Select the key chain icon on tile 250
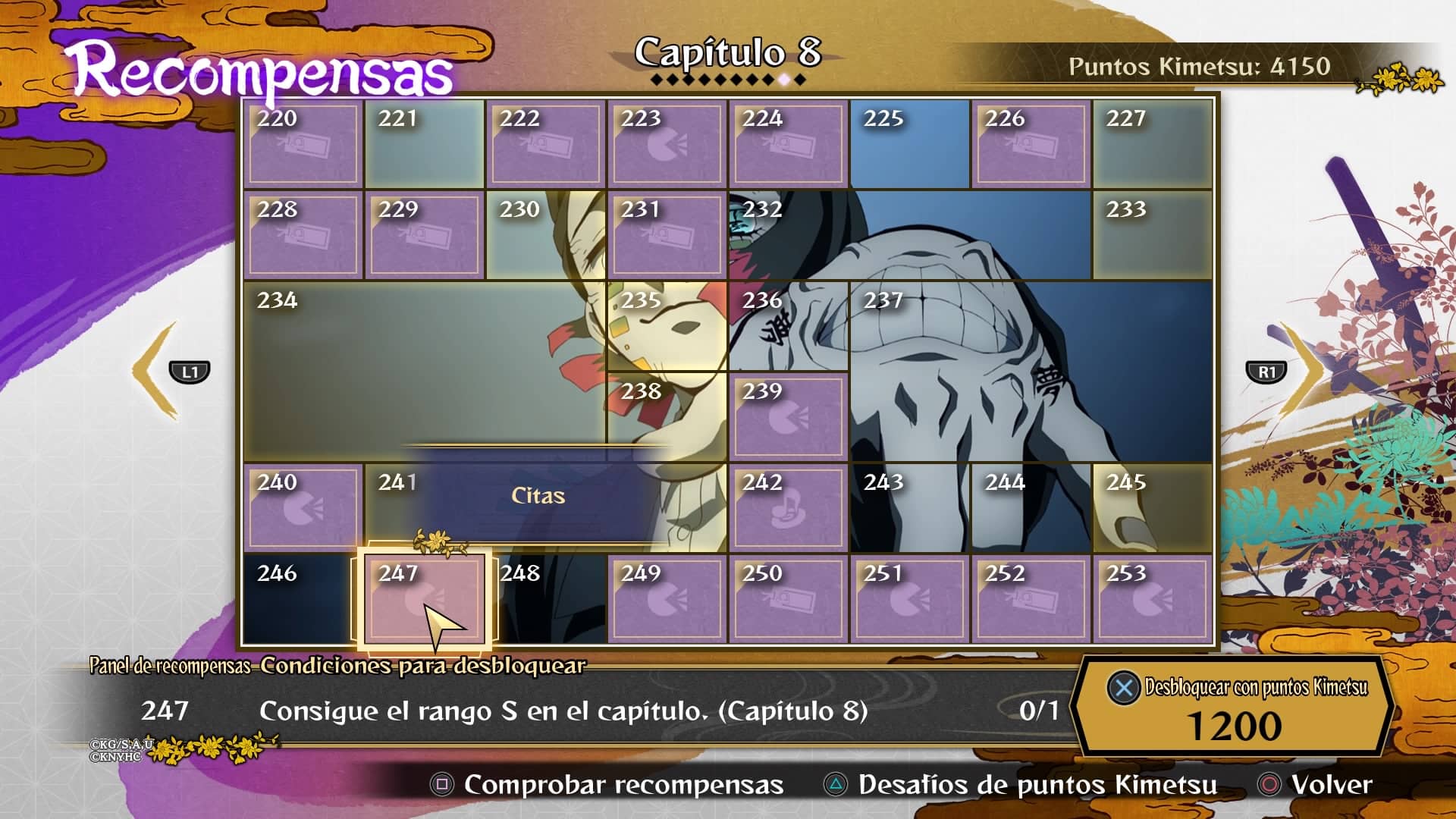The height and width of the screenshot is (819, 1456). (789, 601)
